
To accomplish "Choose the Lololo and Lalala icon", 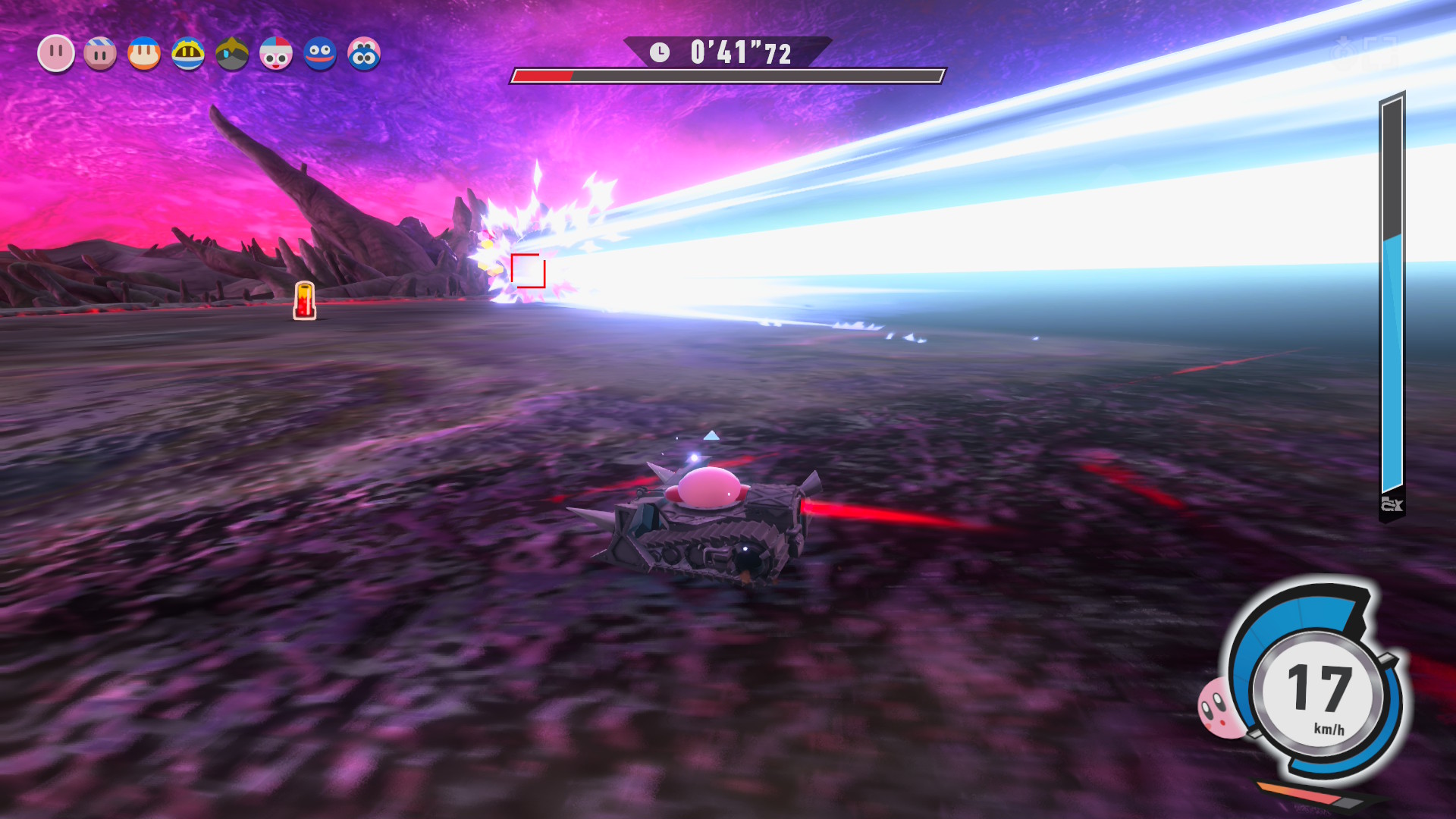I will 364,54.
